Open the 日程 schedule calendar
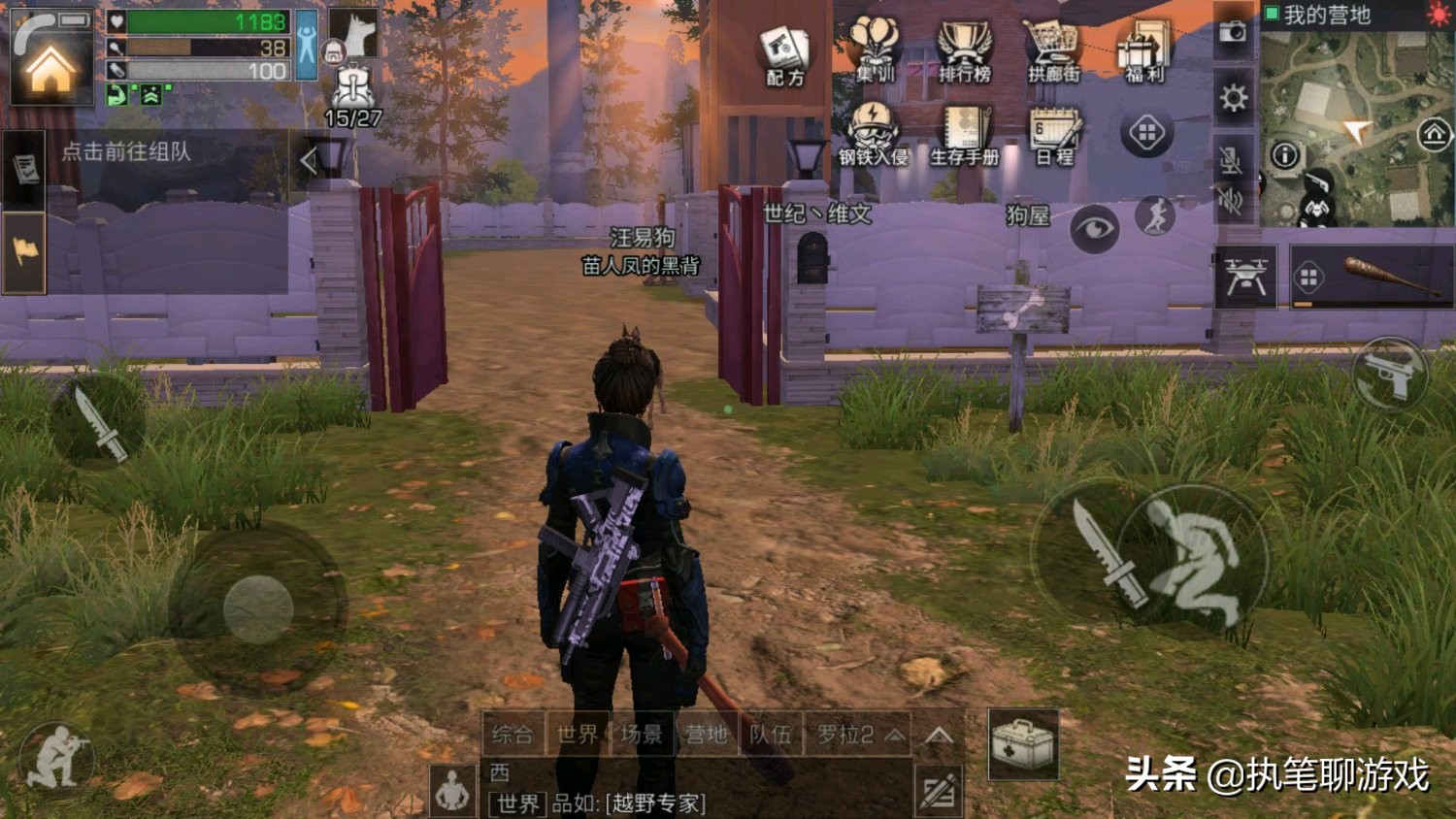Image resolution: width=1456 pixels, height=819 pixels. pos(1054,136)
